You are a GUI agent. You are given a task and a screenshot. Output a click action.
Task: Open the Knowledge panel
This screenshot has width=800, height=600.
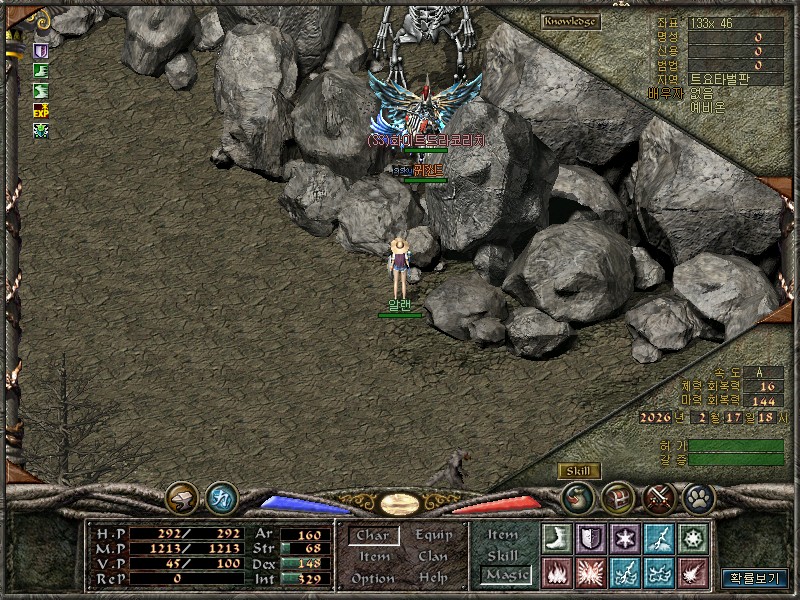point(571,21)
